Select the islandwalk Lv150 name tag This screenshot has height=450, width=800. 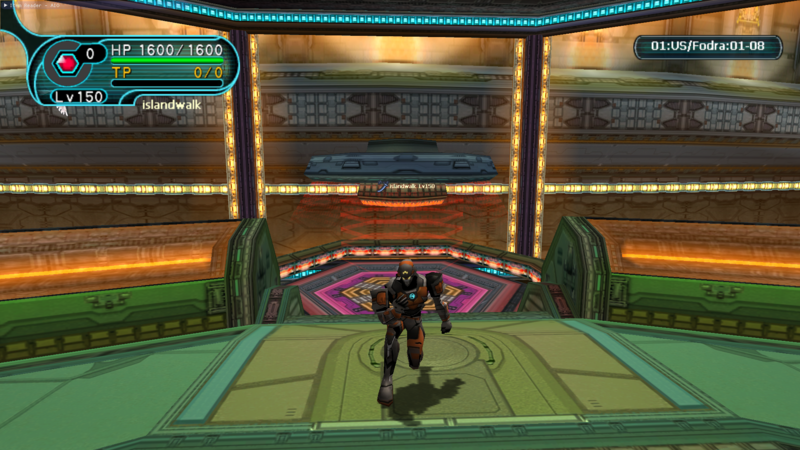click(x=410, y=186)
